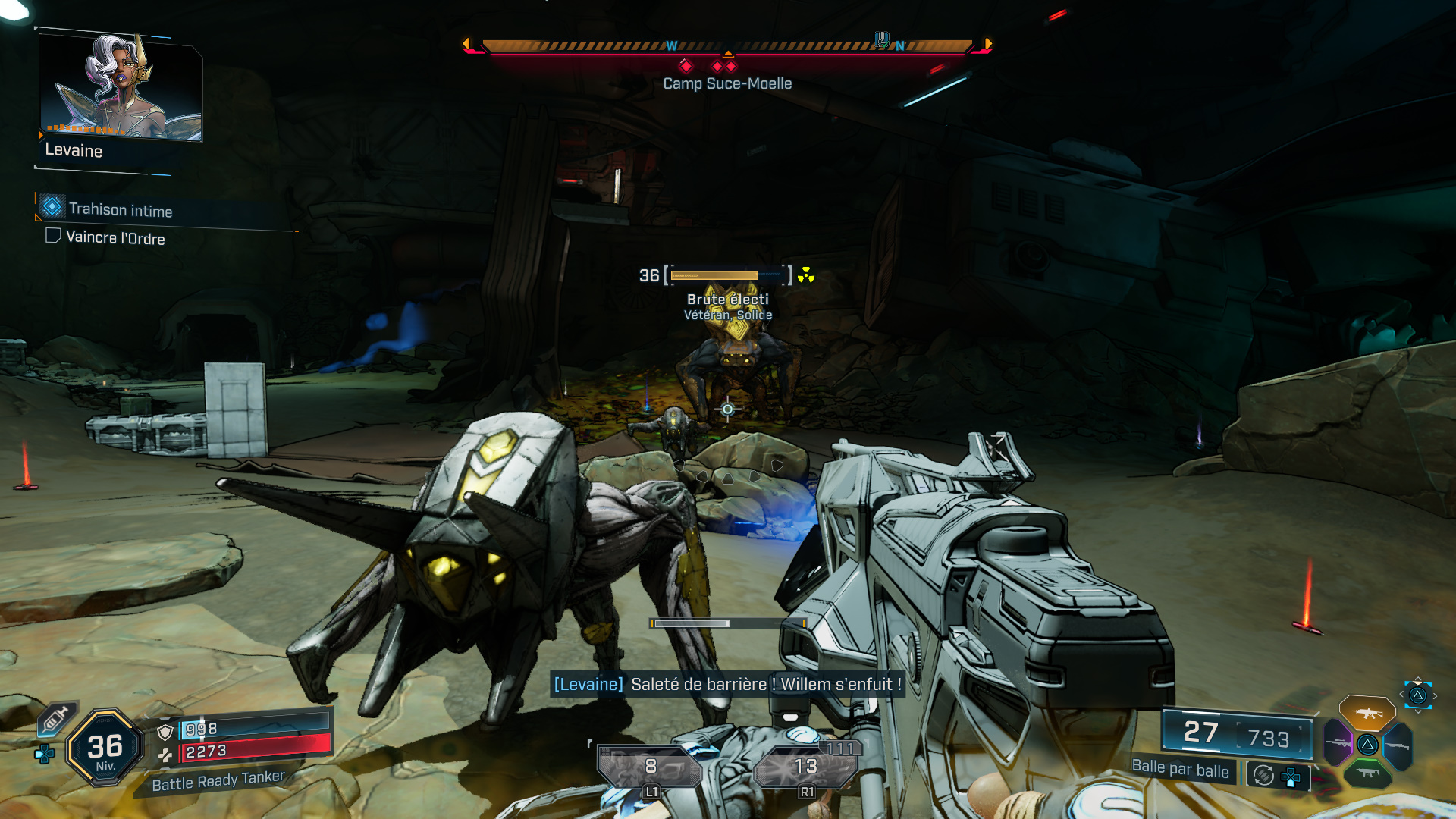Click the compass bar at top
The image size is (1456, 819).
(726, 46)
